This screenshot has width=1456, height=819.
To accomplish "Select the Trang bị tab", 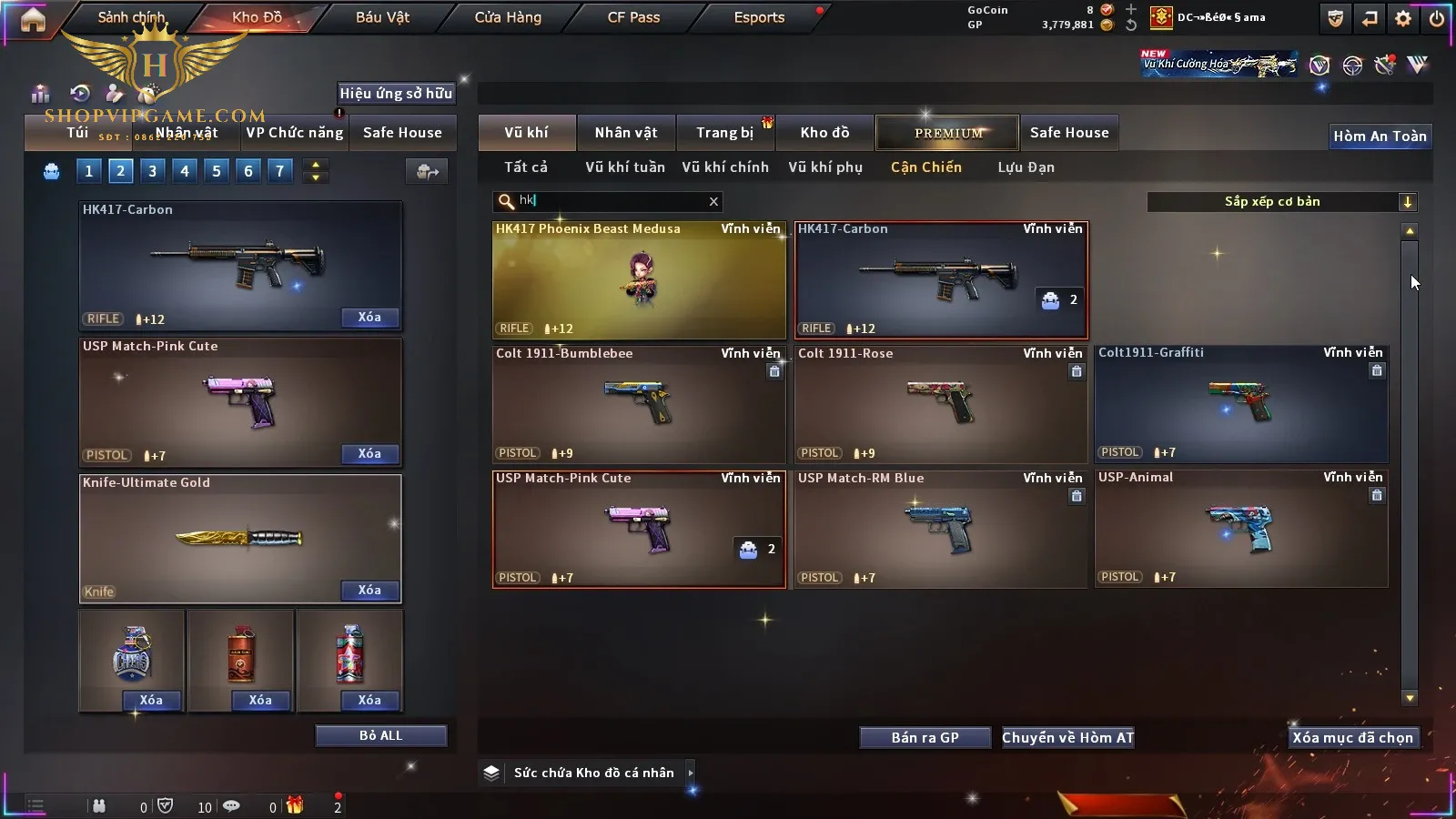I will (x=724, y=133).
